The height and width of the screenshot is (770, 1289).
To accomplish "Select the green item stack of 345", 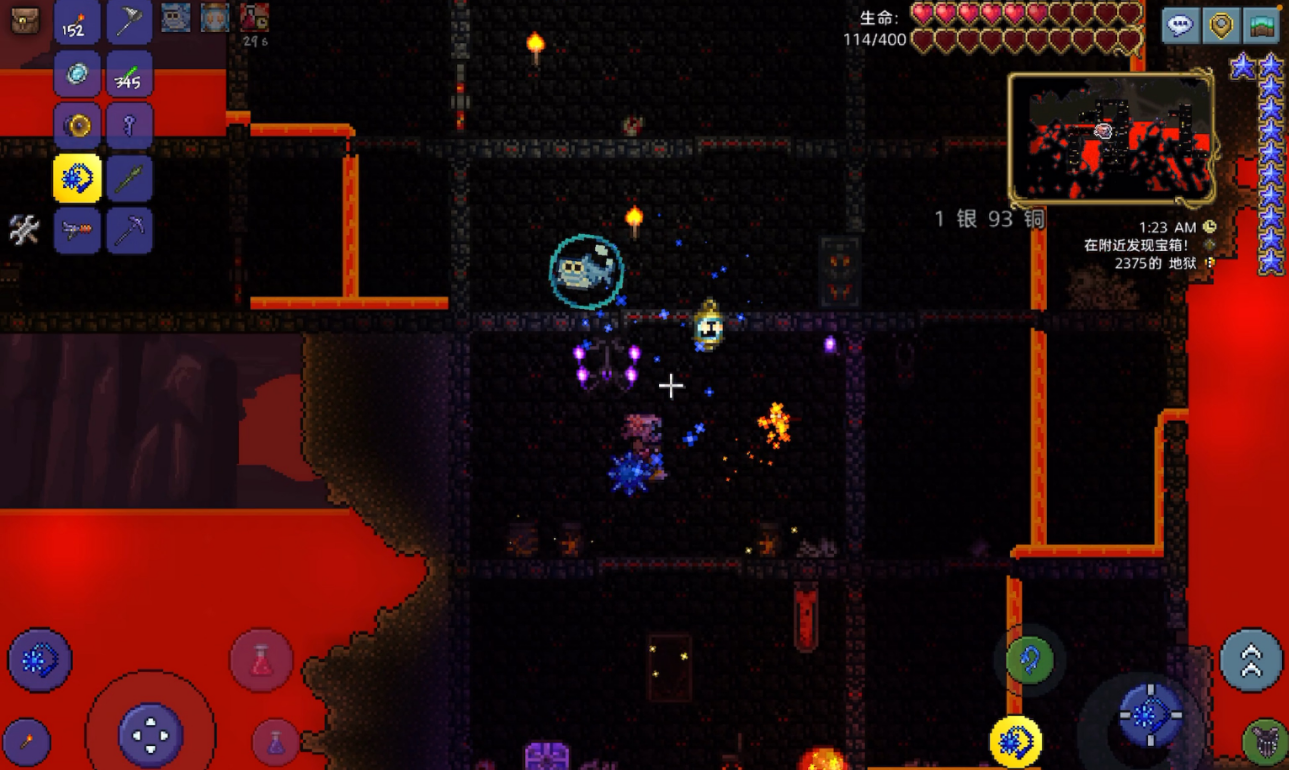I will pos(129,75).
